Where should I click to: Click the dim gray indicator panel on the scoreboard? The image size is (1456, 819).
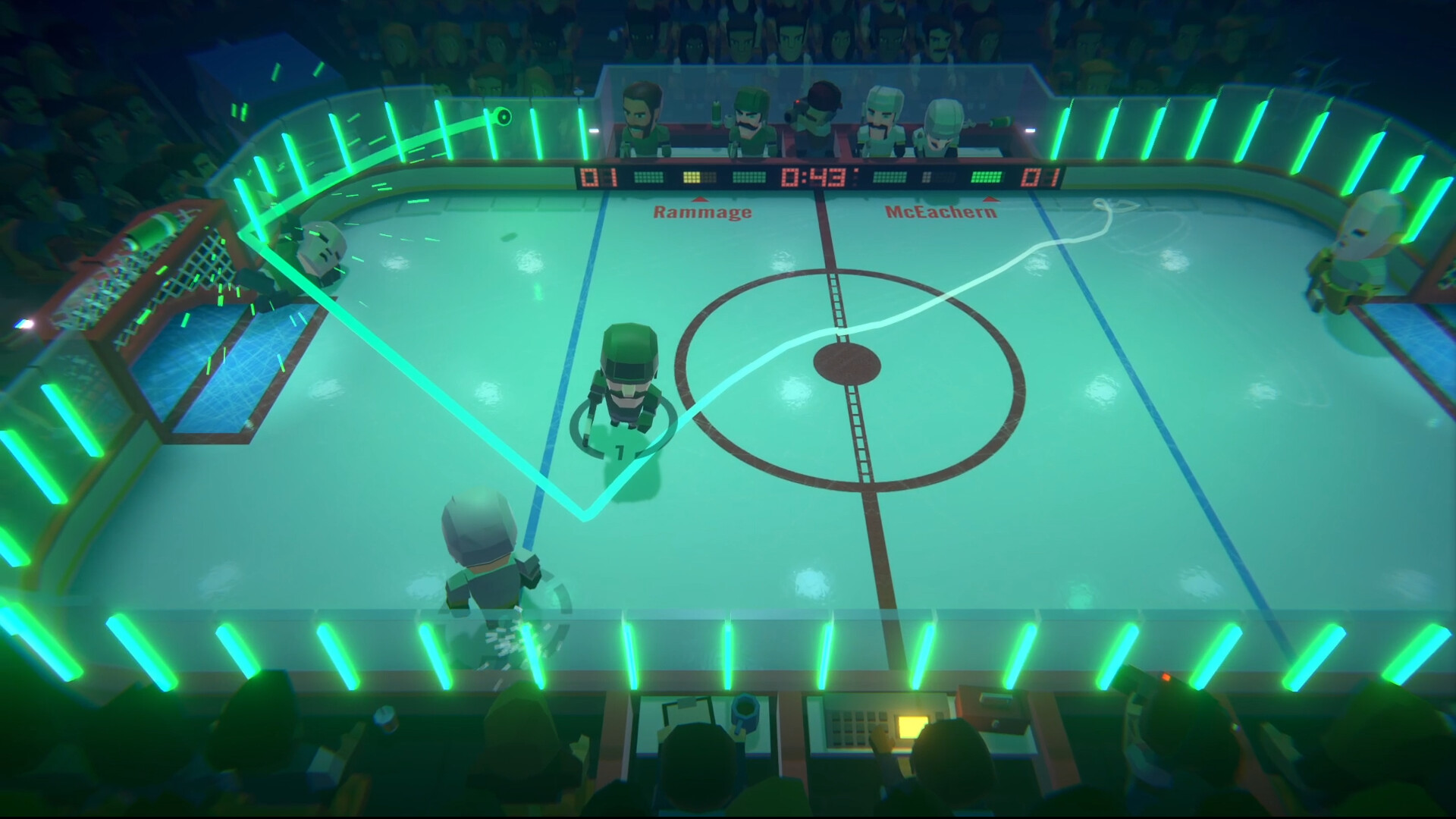[x=927, y=178]
